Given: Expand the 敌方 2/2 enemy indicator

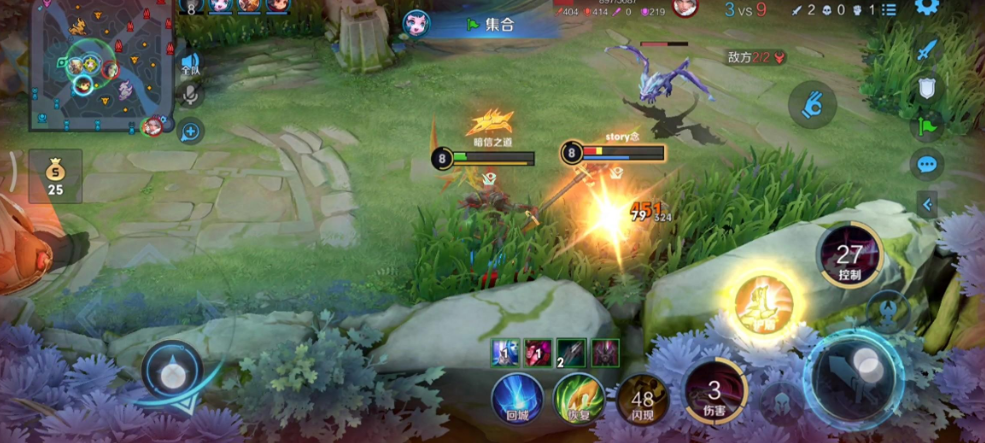Looking at the screenshot, I should 755,58.
